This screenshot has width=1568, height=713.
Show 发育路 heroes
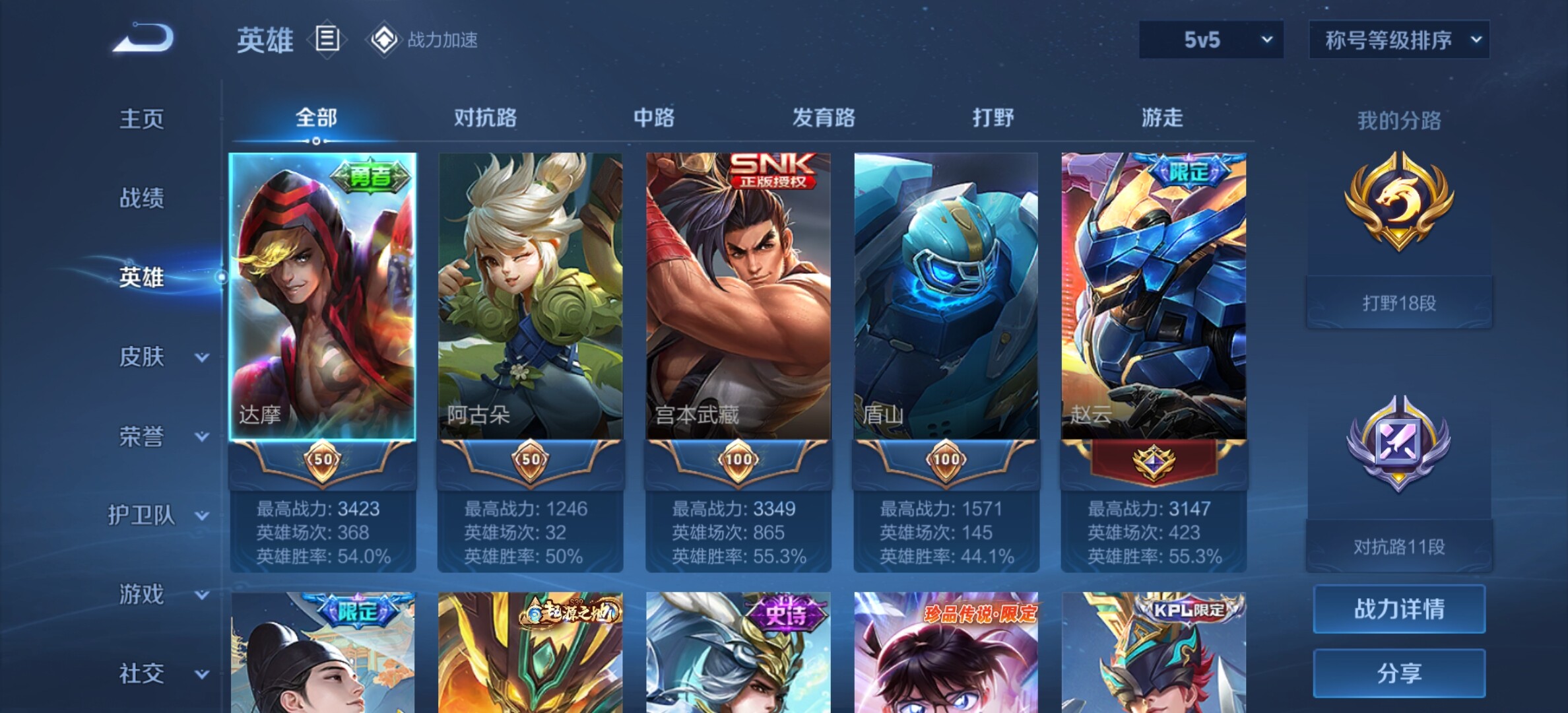pos(824,118)
